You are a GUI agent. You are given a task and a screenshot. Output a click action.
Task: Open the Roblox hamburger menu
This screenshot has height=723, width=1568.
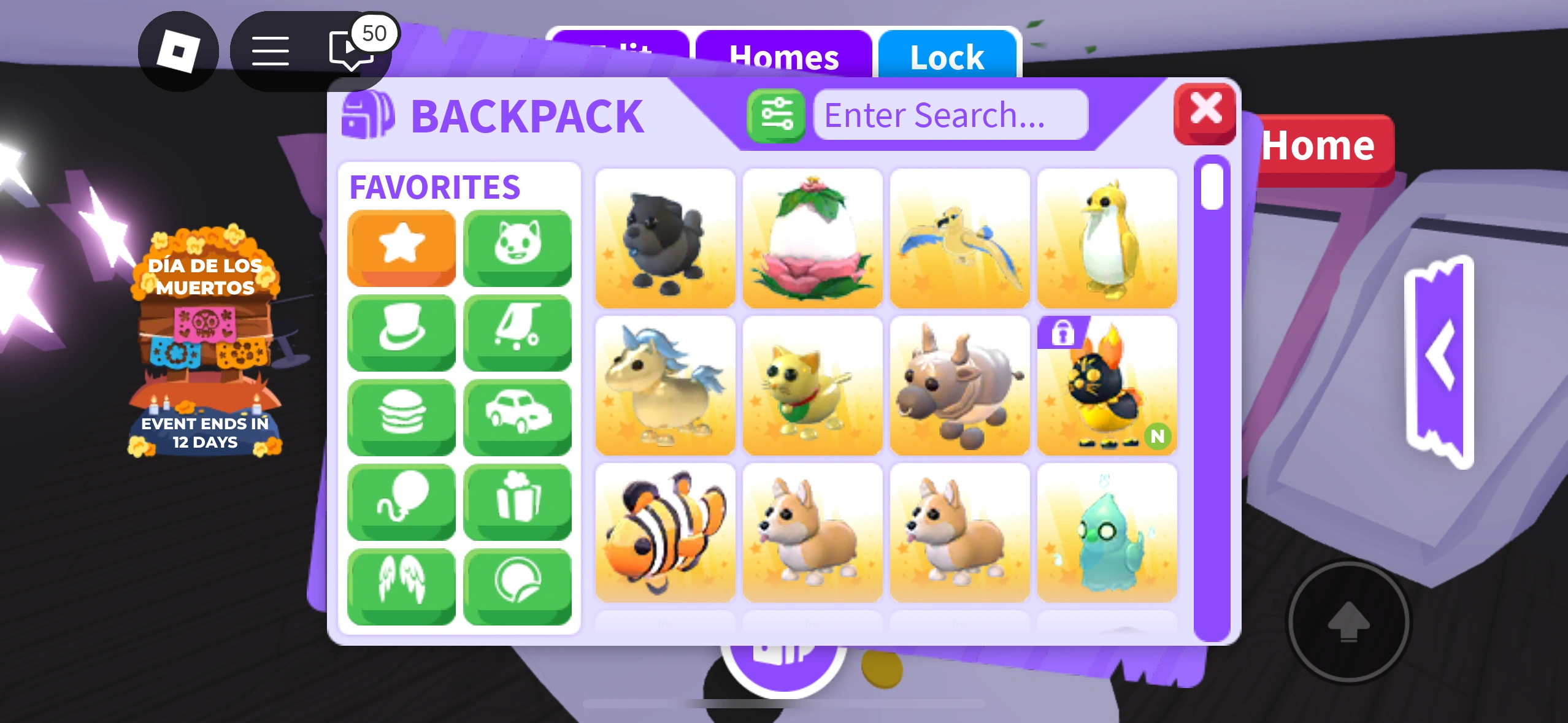pos(271,50)
